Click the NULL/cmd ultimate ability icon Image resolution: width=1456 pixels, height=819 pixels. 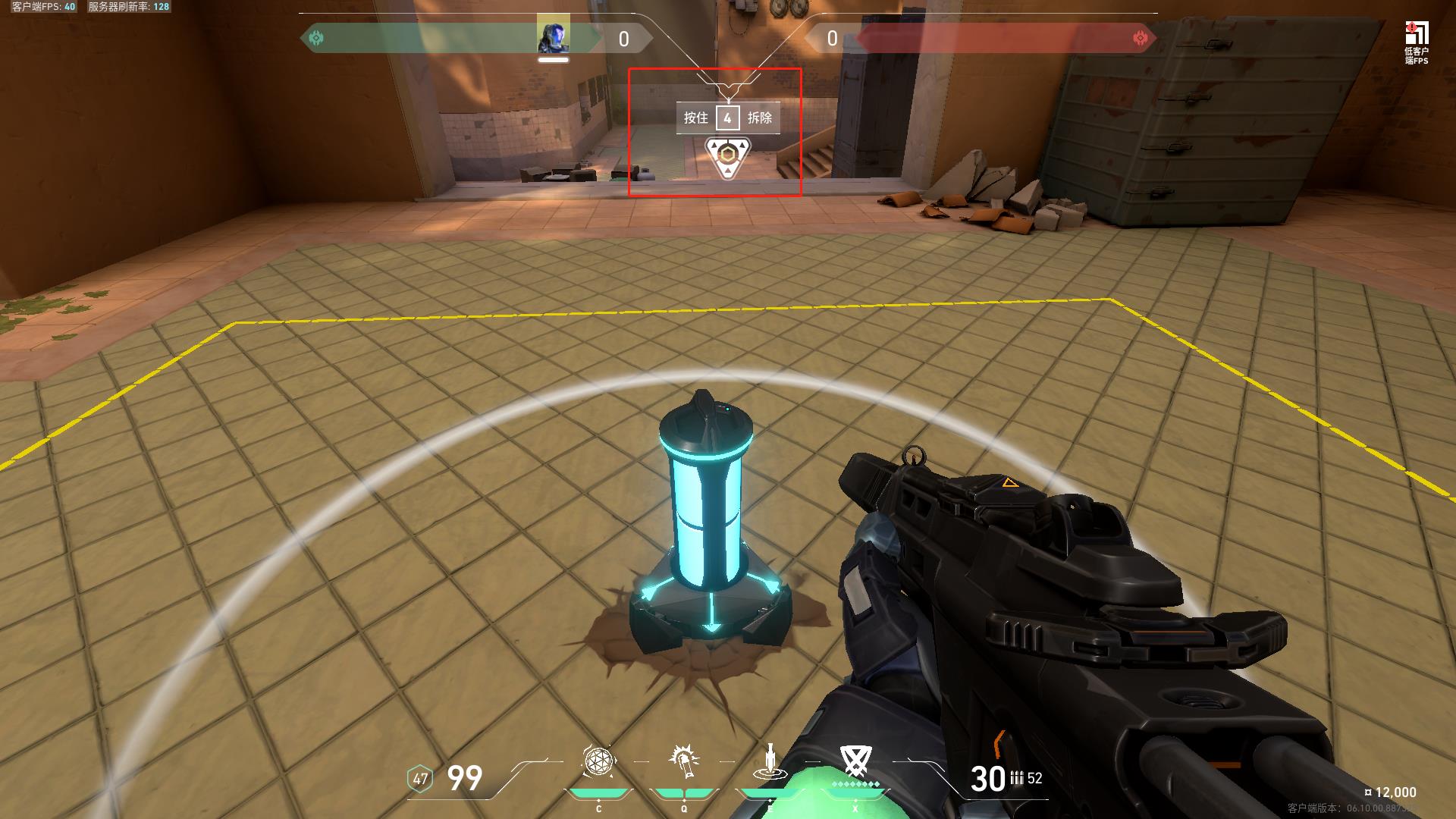(855, 760)
